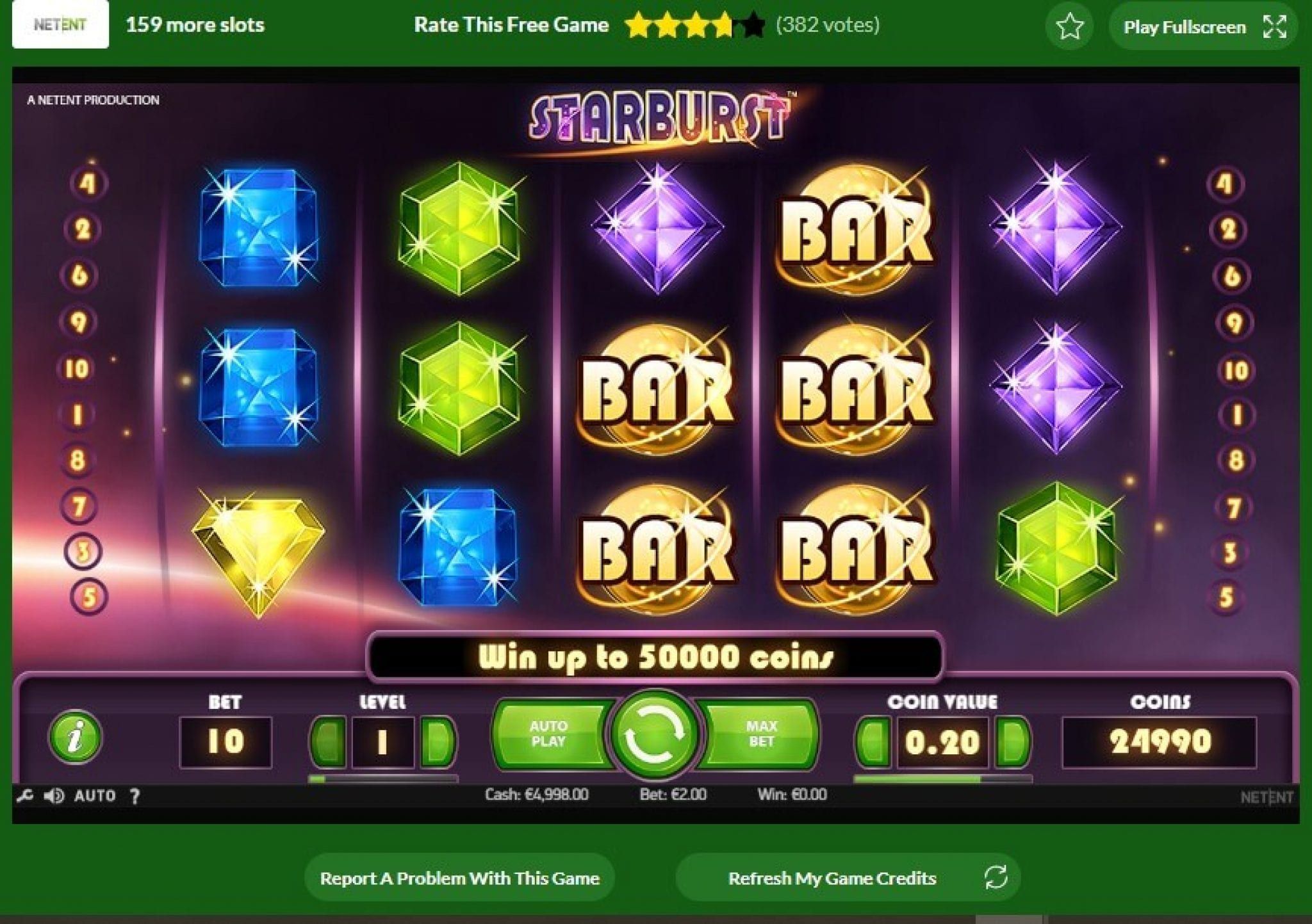Open the green info paytable button
The image size is (1312, 924).
click(x=76, y=736)
